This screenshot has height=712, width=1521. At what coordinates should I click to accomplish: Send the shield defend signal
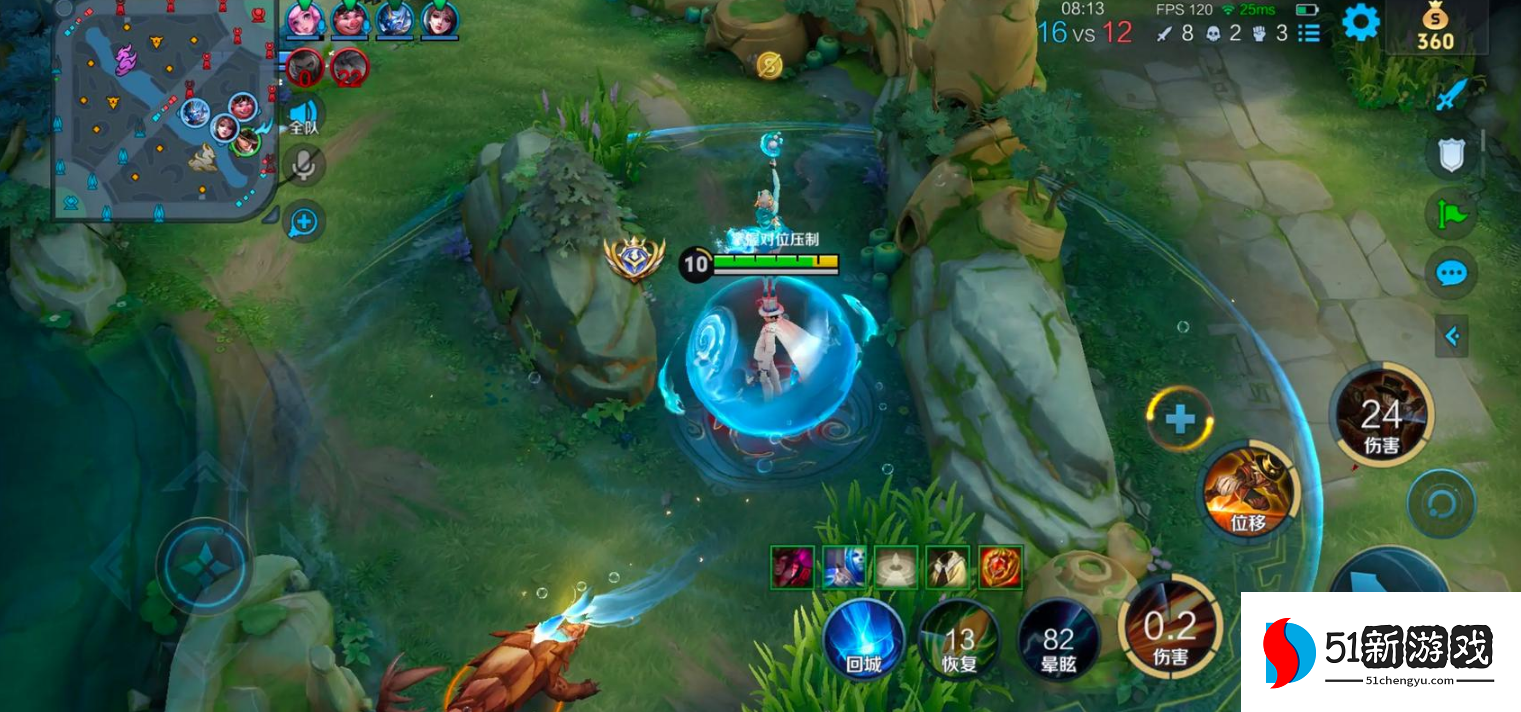1450,154
